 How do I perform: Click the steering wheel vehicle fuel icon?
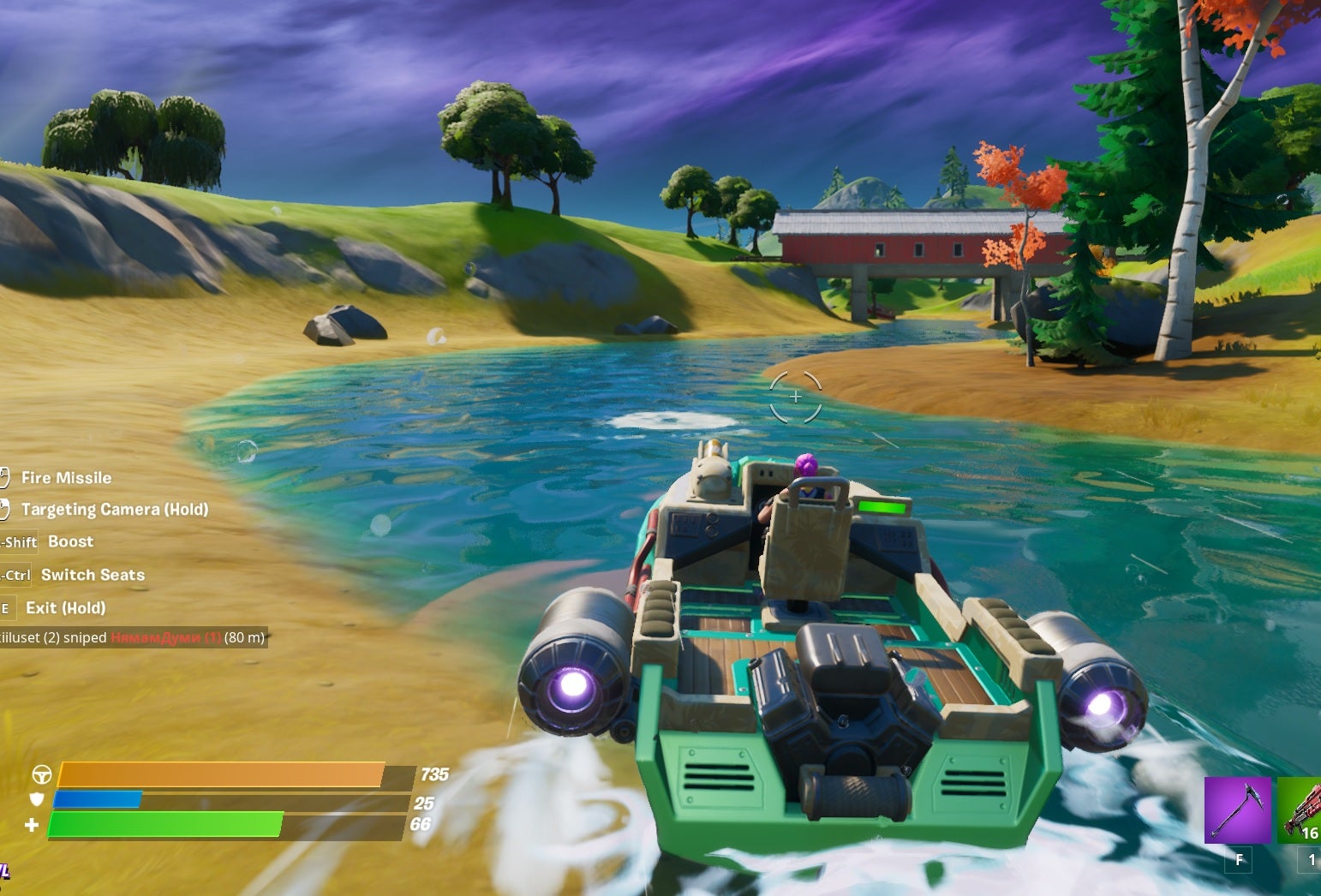click(40, 774)
